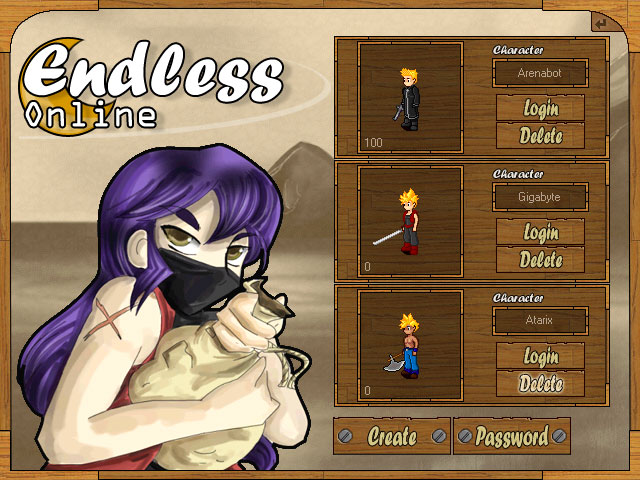Log in as Atarix
The height and width of the screenshot is (480, 640).
click(541, 356)
